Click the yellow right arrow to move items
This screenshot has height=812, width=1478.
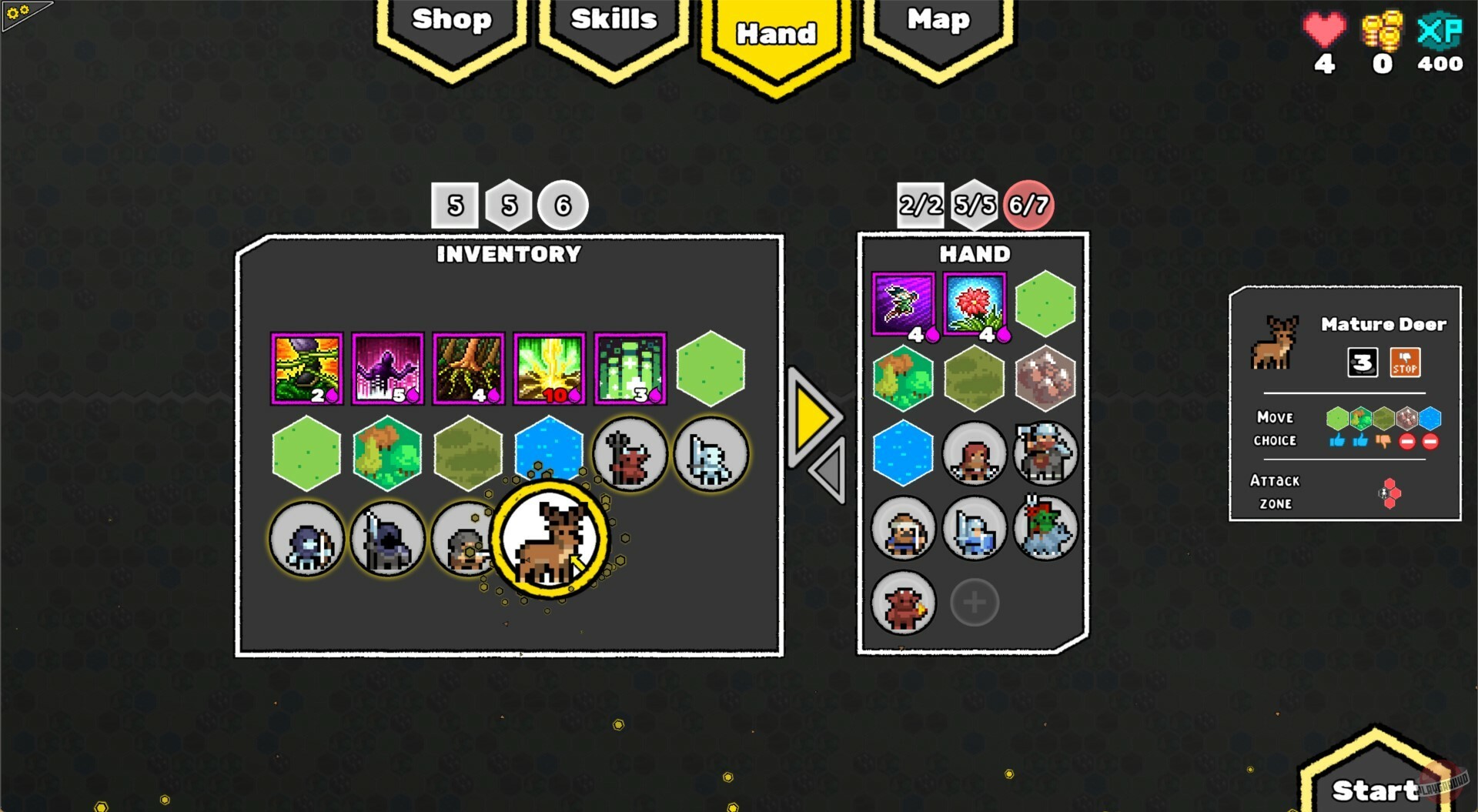click(812, 419)
